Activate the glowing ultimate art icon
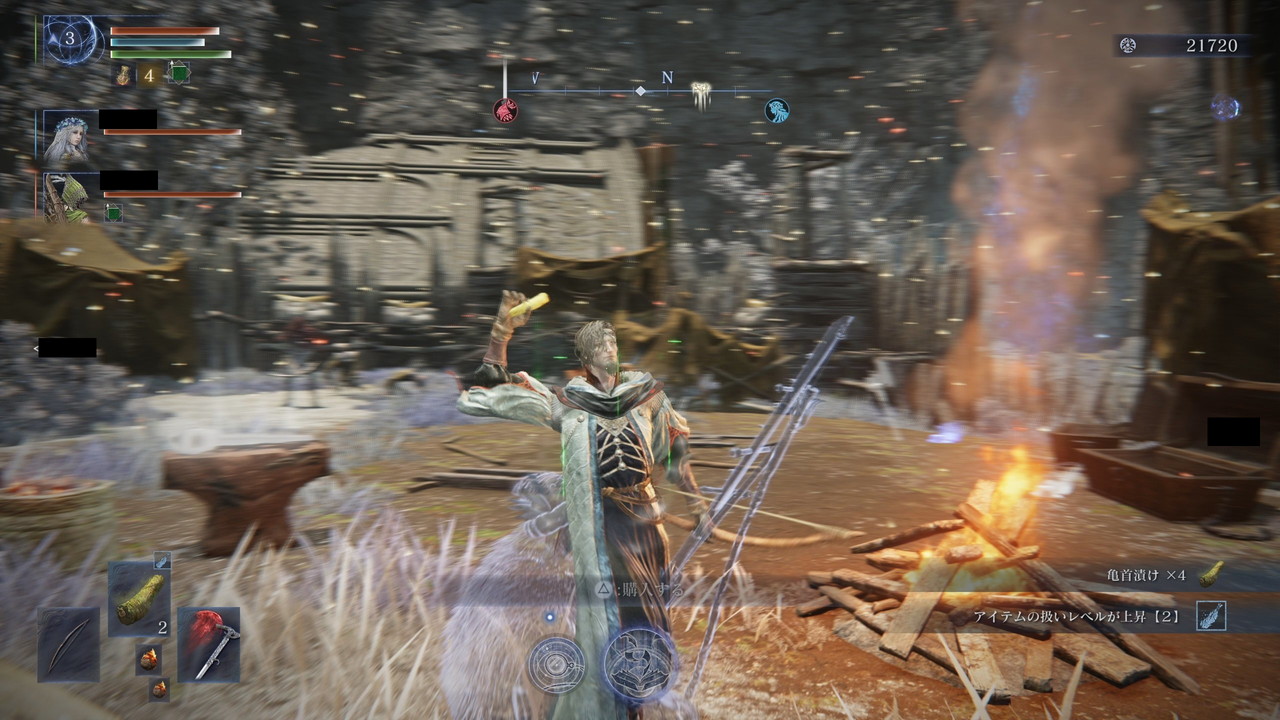Screen dimensions: 1280x720 coord(640,663)
